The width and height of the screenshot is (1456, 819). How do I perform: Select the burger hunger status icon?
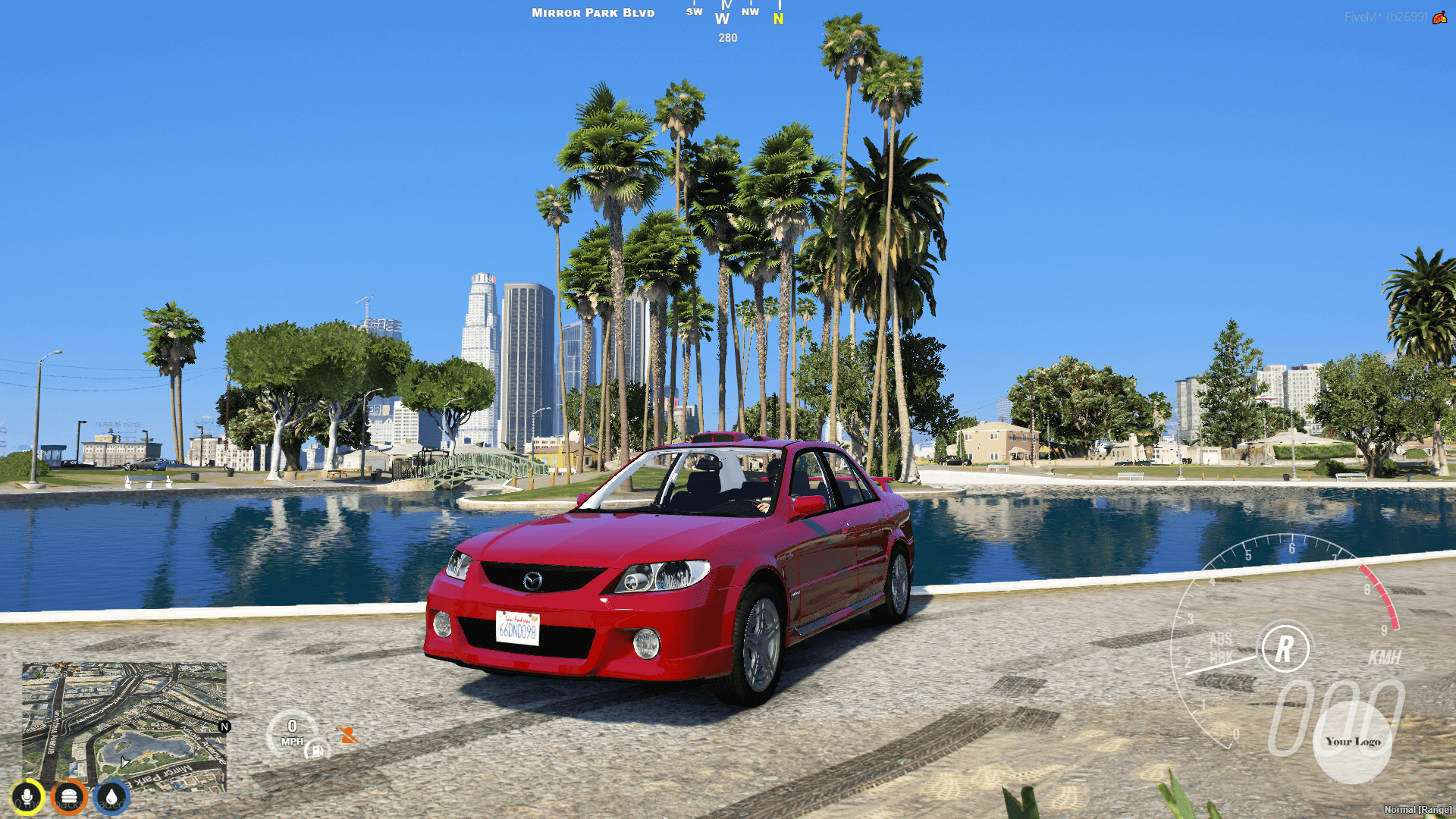[69, 795]
